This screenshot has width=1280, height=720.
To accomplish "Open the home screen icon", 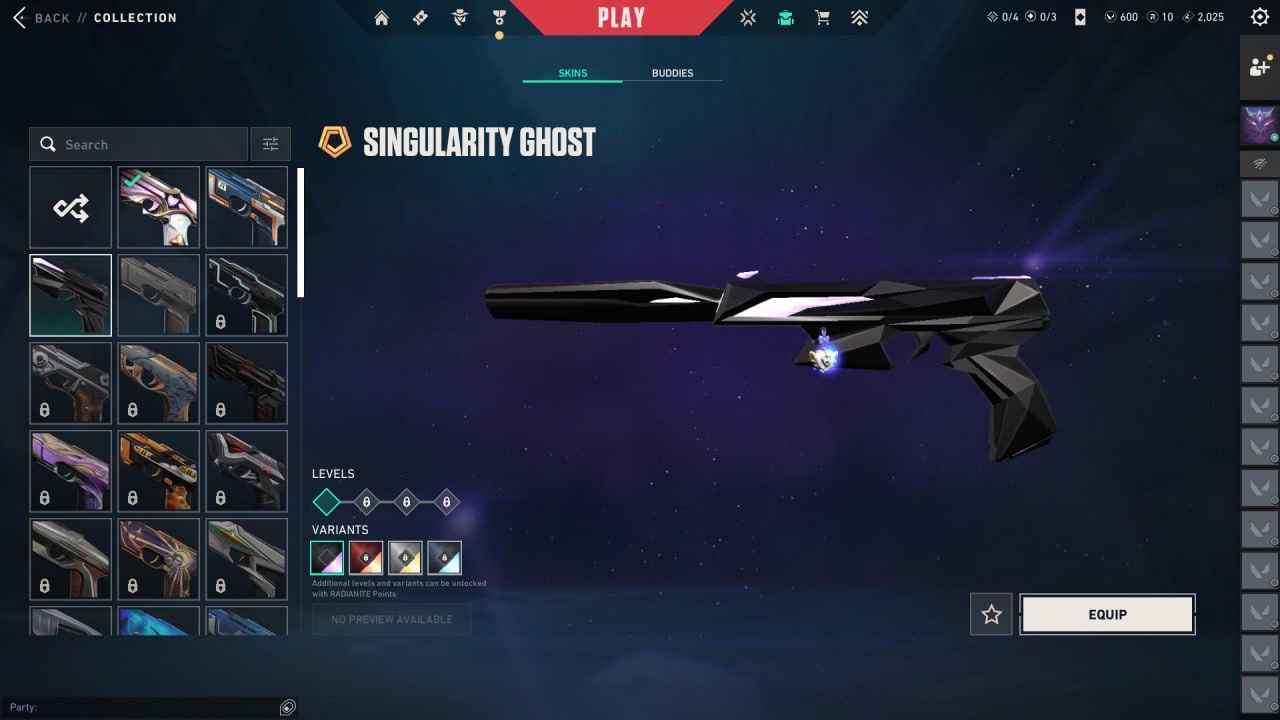I will point(381,18).
